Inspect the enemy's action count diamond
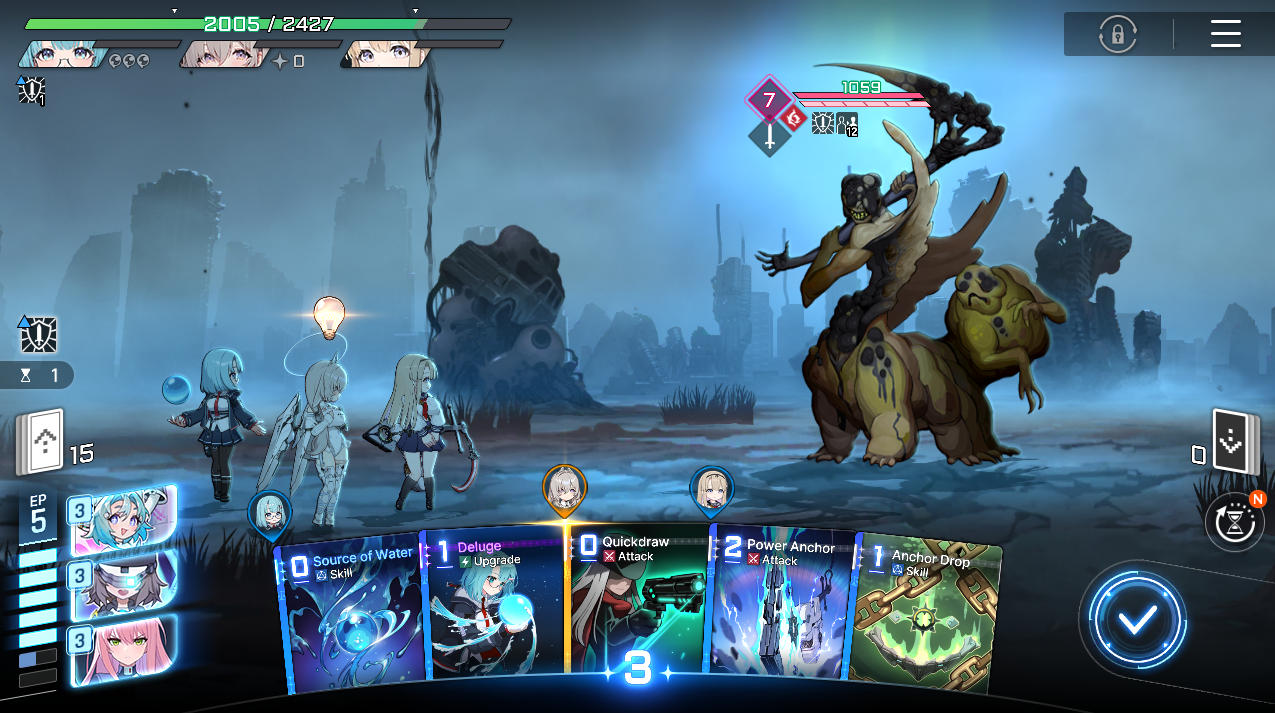1275x713 pixels. (769, 100)
